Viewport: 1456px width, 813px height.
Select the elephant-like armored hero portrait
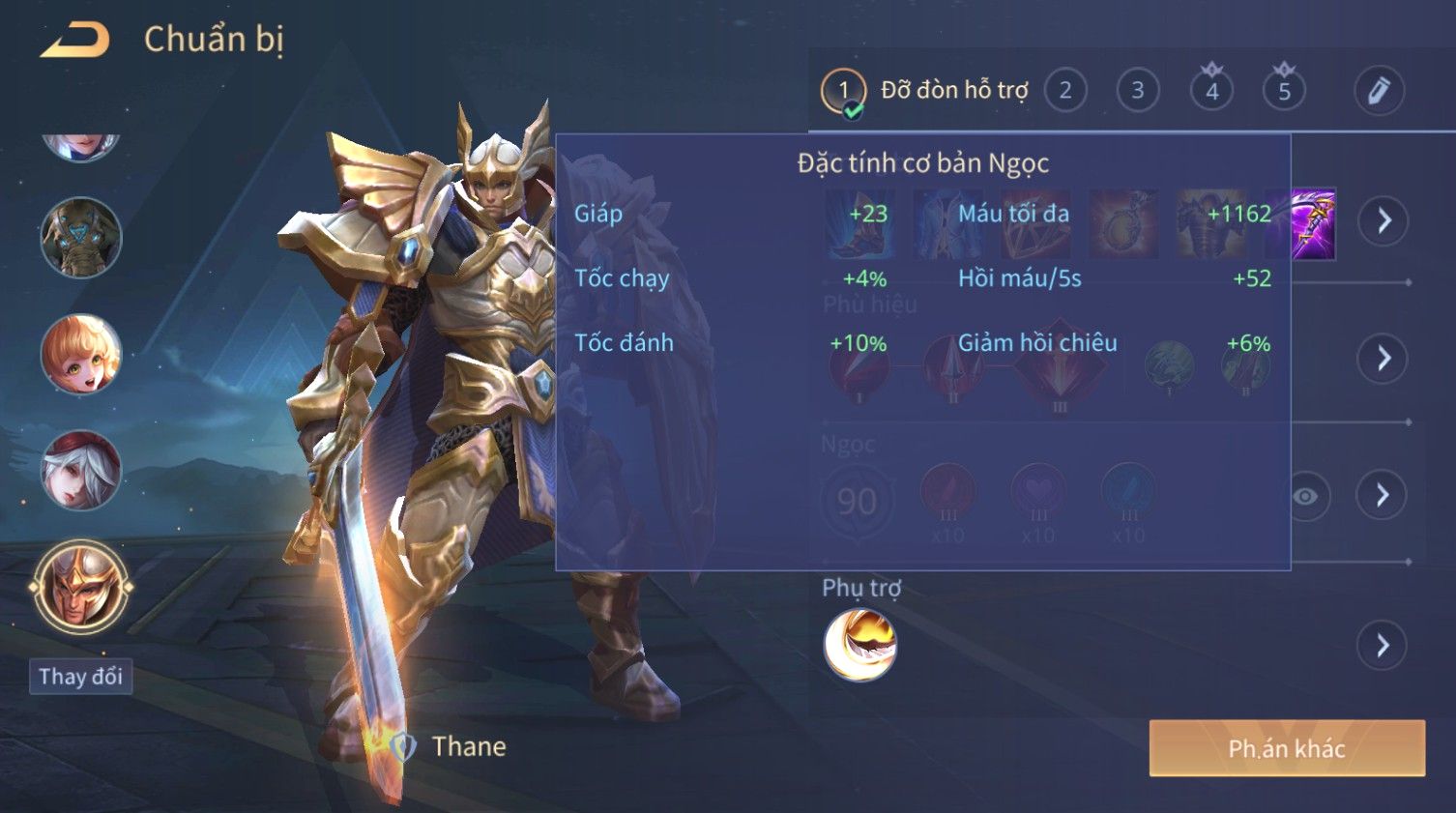[80, 238]
